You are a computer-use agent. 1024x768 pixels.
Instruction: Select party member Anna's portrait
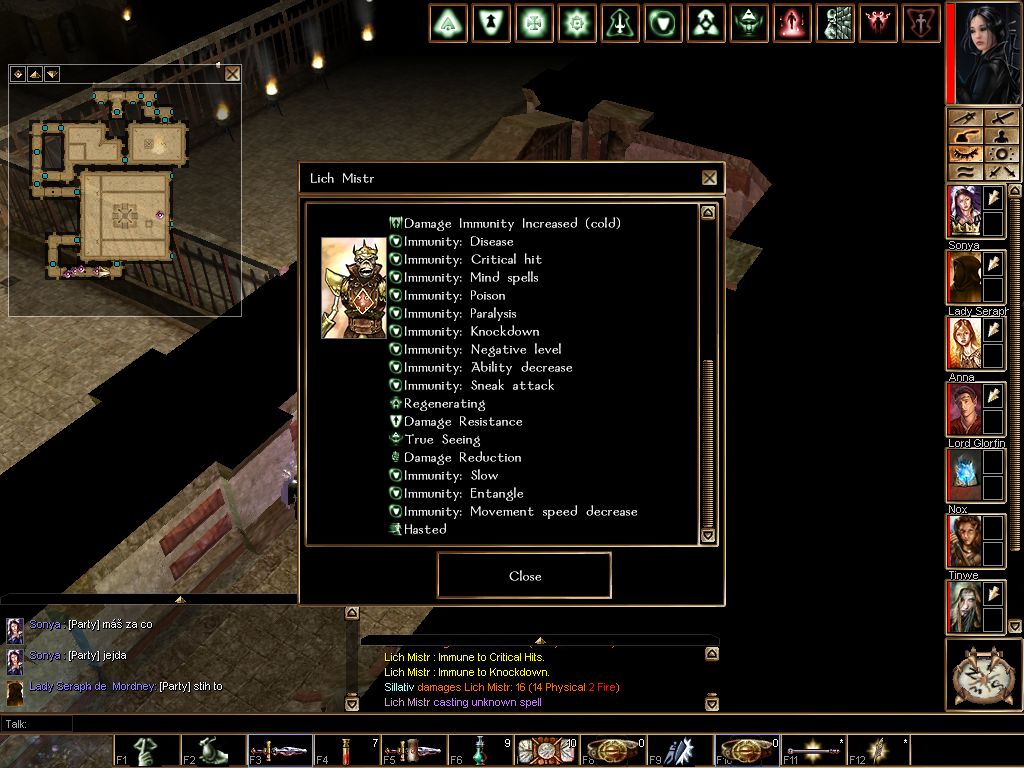pyautogui.click(x=964, y=344)
